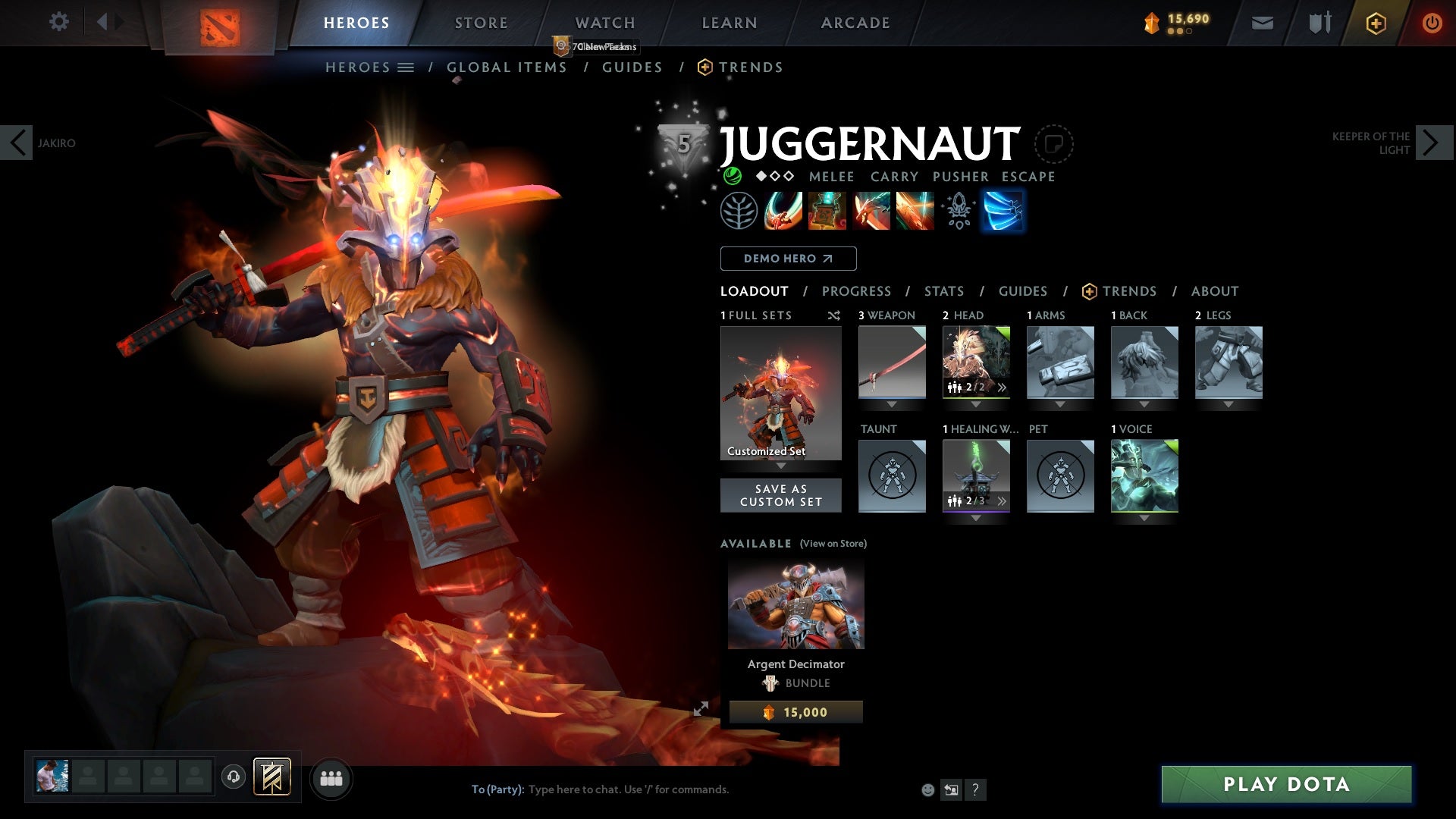Image resolution: width=1456 pixels, height=819 pixels.
Task: Open the ARCADE menu
Action: [x=855, y=22]
